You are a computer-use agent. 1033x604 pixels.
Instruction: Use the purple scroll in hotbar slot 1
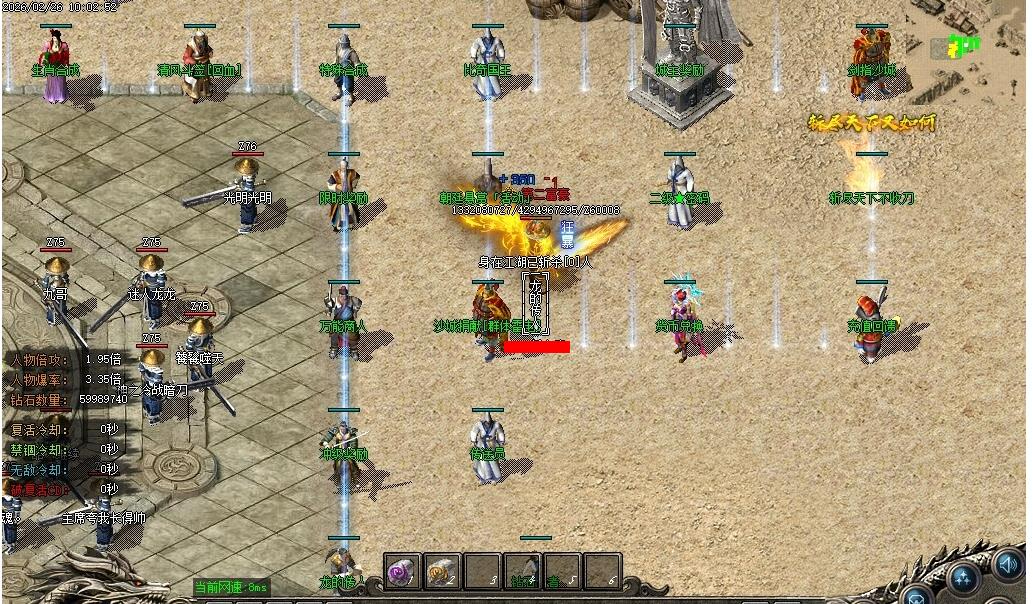(403, 572)
